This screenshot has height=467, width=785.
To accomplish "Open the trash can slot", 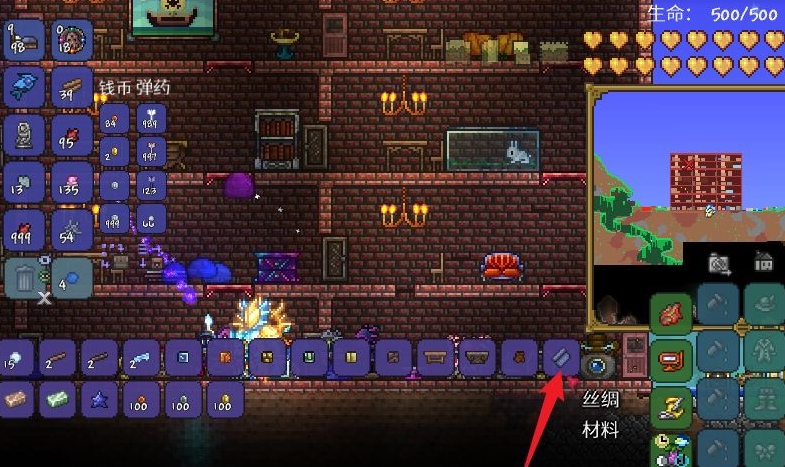I will pos(22,276).
